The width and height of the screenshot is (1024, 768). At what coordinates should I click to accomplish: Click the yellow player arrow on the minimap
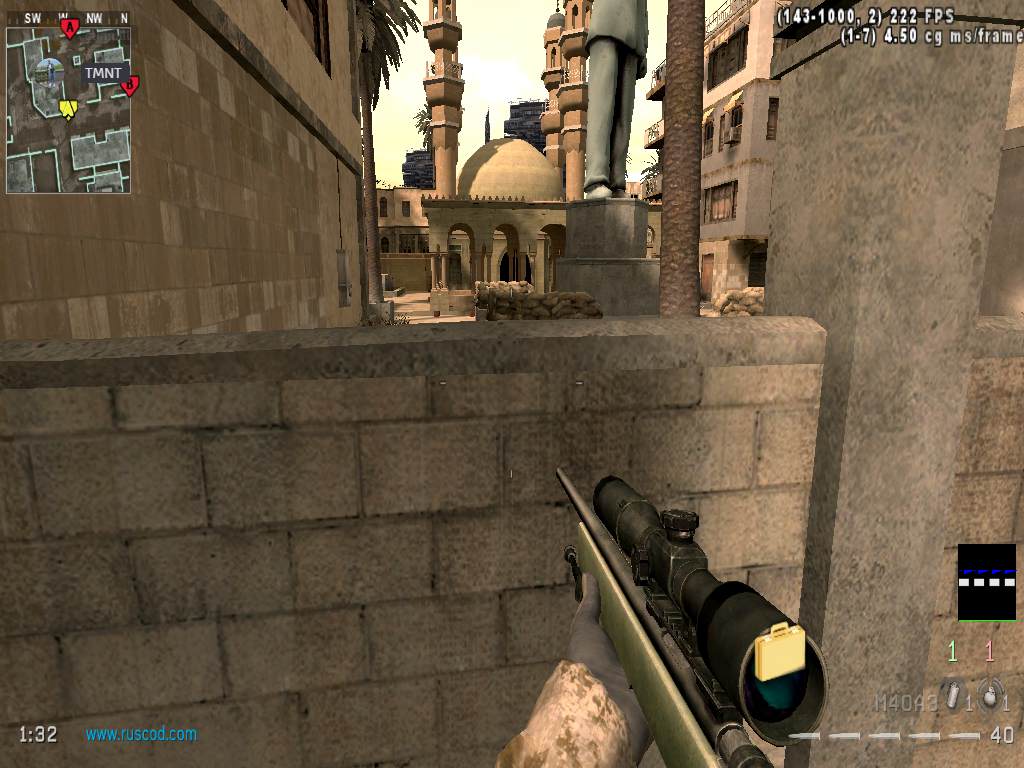(x=68, y=108)
